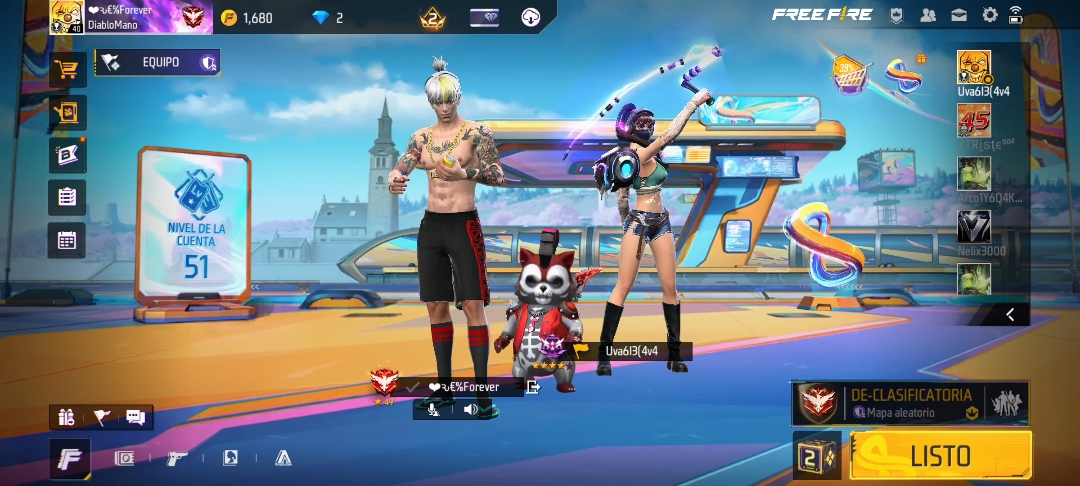This screenshot has height=486, width=1080.
Task: Open the shopping cart store icon
Action: tap(67, 70)
